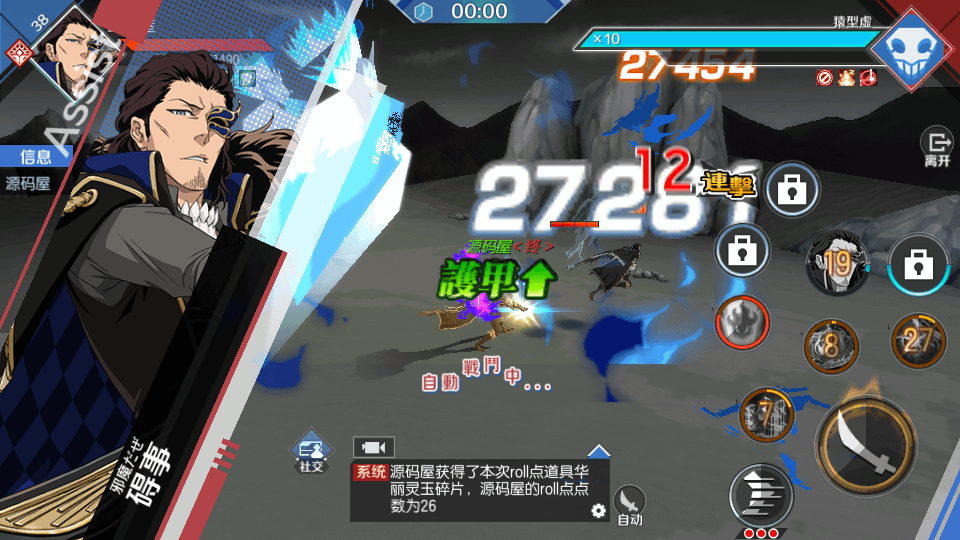Select the skill on cooldown showing 27
The image size is (960, 540).
(918, 340)
